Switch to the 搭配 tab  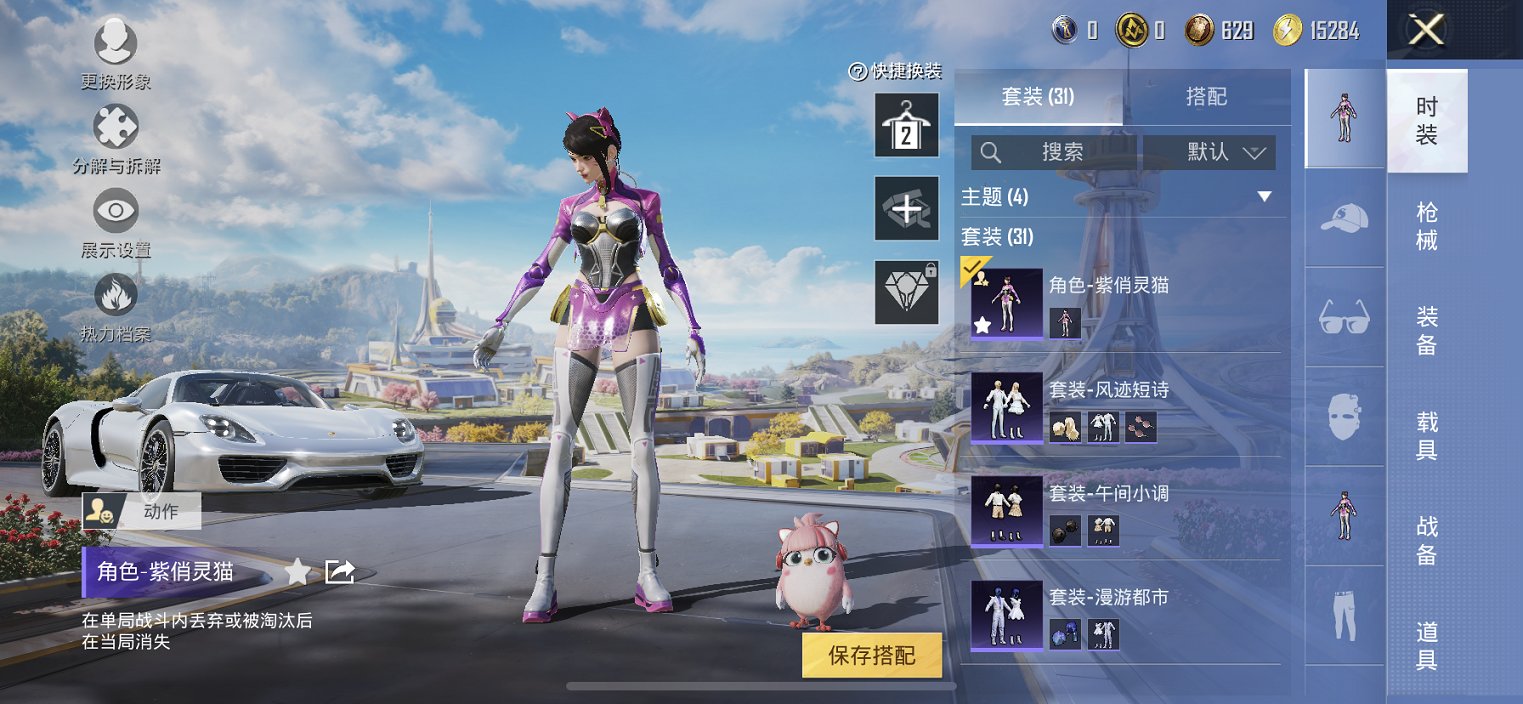pyautogui.click(x=1206, y=97)
